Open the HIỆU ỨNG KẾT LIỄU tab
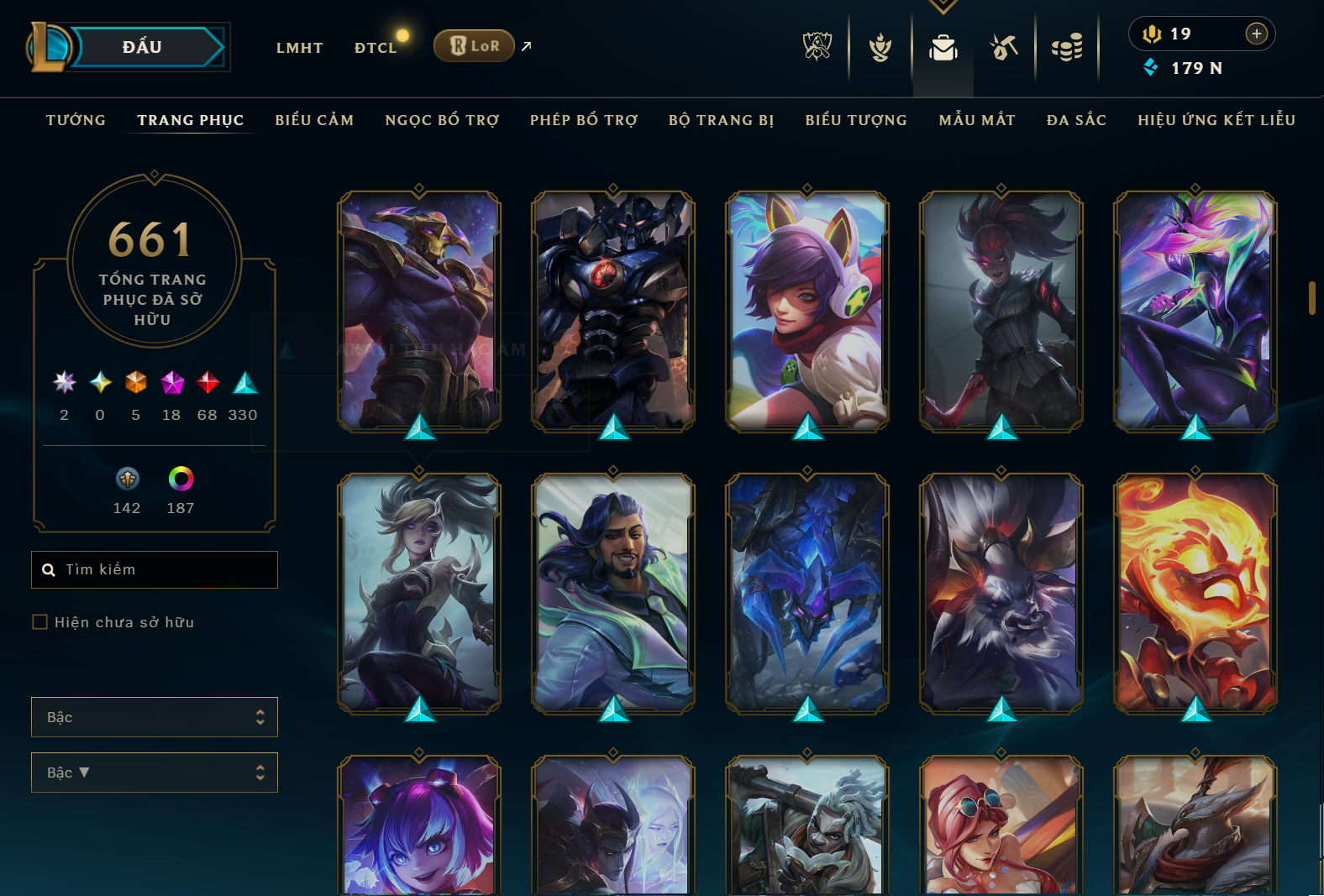The width and height of the screenshot is (1324, 896). tap(1216, 120)
